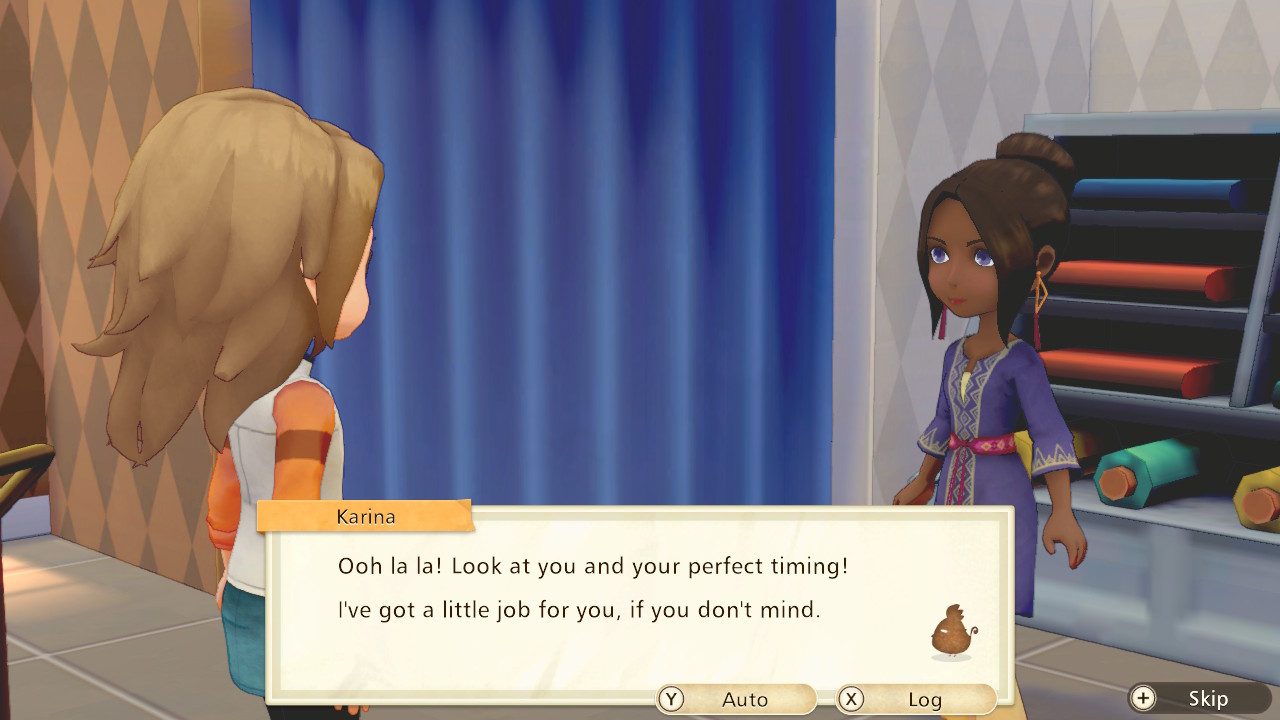Open the dialogue Log
Viewport: 1280px width, 720px height.
click(x=916, y=699)
